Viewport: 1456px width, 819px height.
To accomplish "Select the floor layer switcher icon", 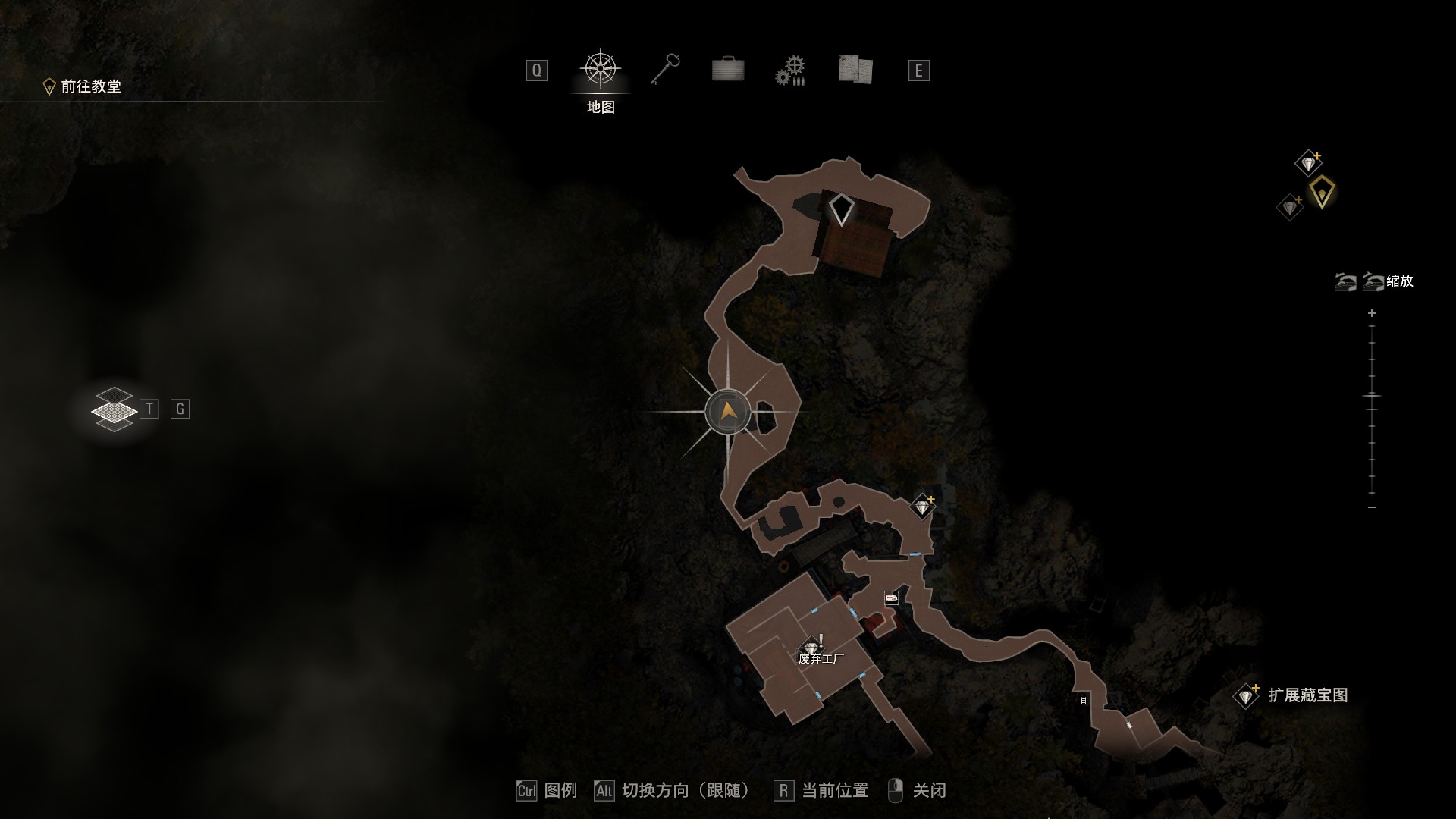I will [x=114, y=409].
